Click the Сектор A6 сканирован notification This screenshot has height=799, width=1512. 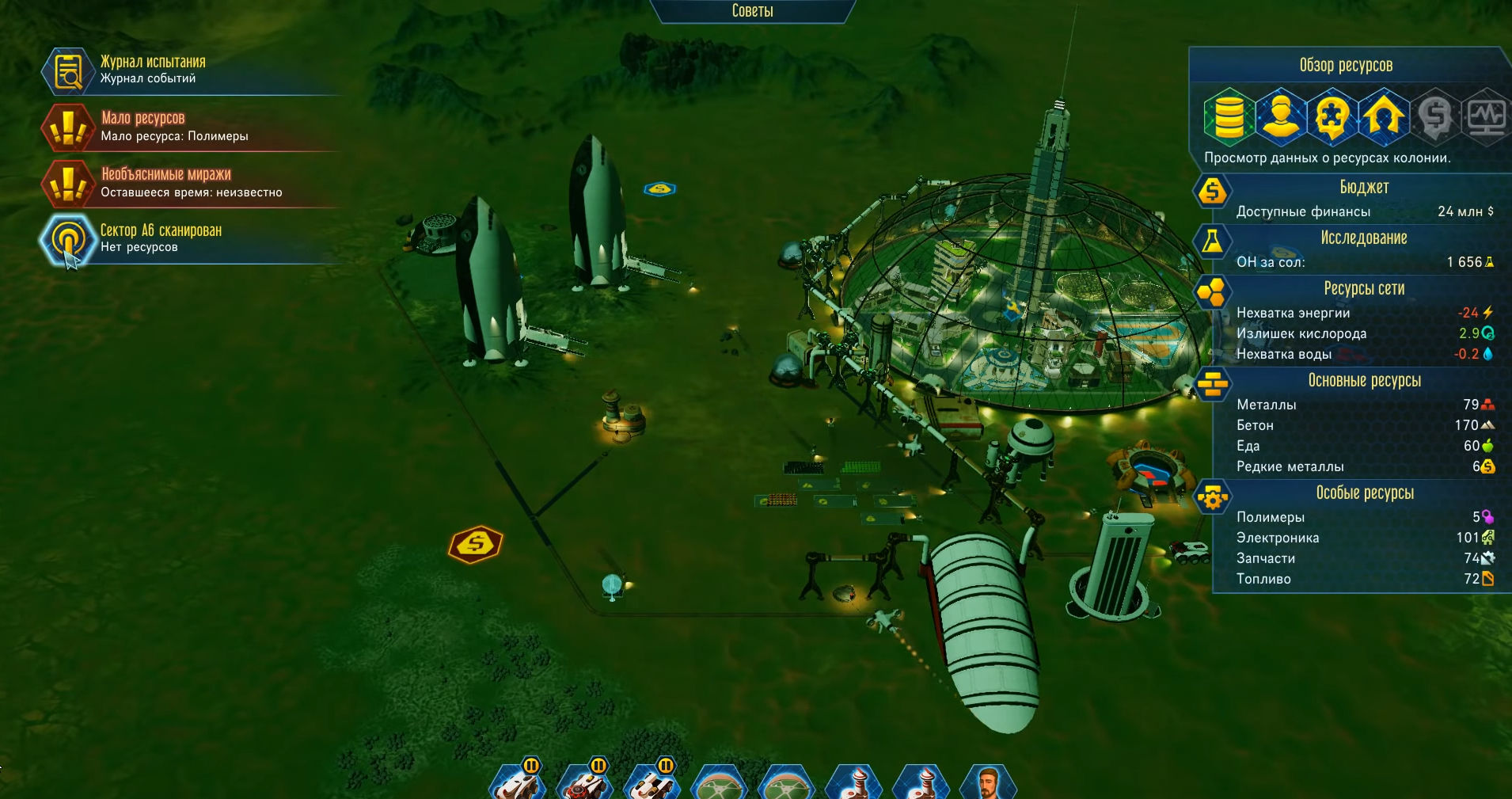tap(161, 238)
